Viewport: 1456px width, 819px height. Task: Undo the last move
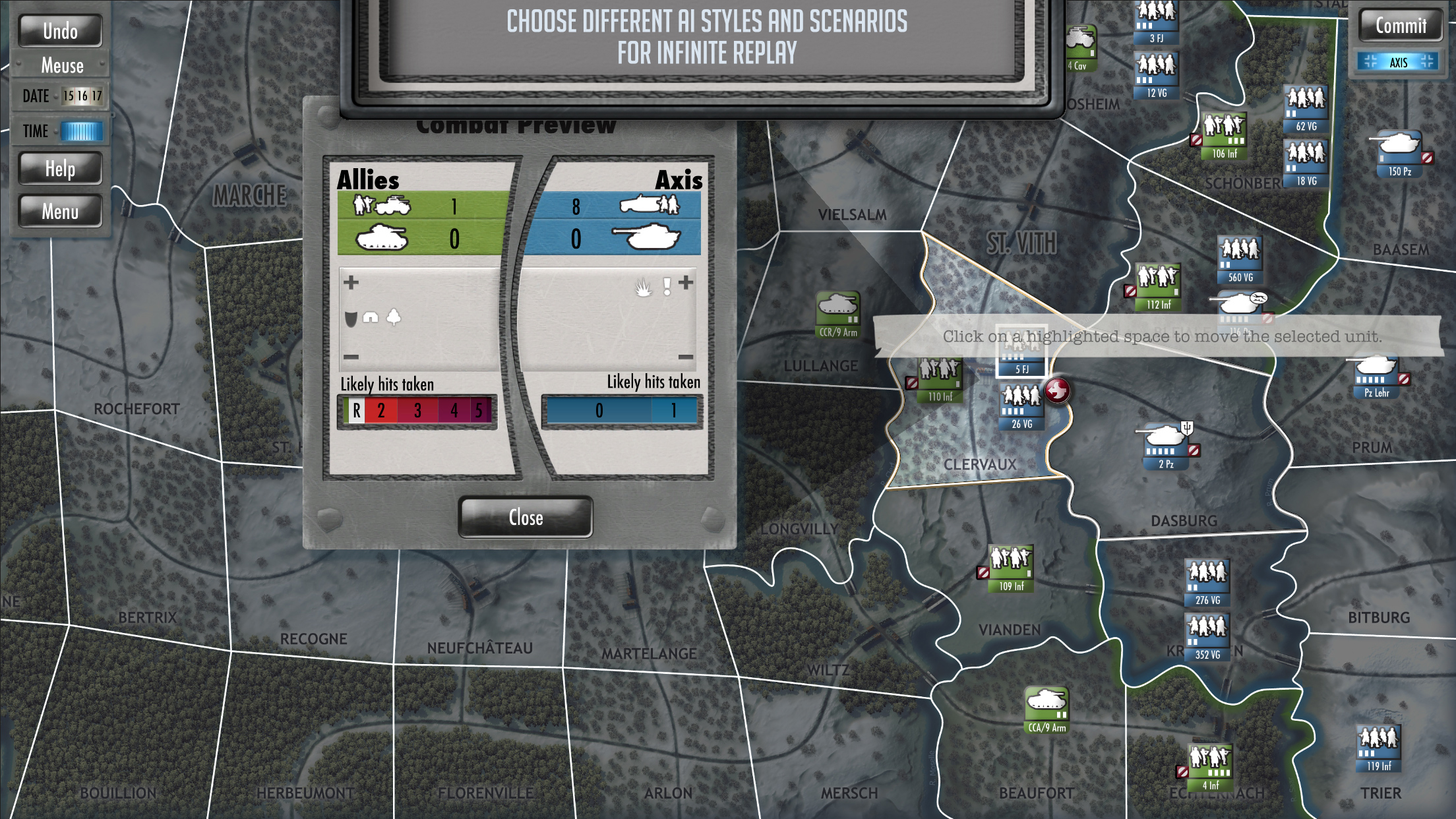coord(60,31)
